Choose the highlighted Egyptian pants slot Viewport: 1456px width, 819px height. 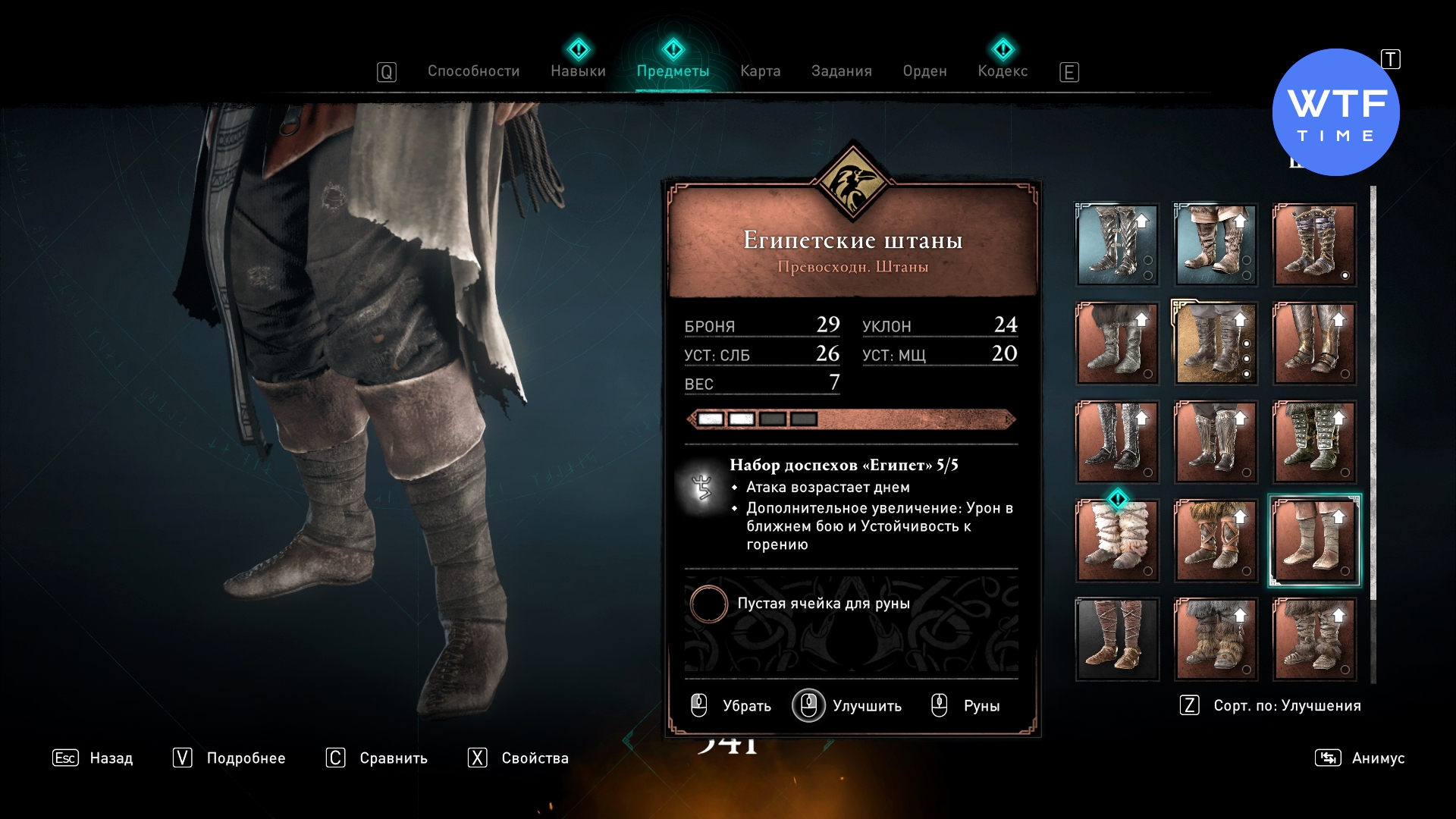(1314, 541)
